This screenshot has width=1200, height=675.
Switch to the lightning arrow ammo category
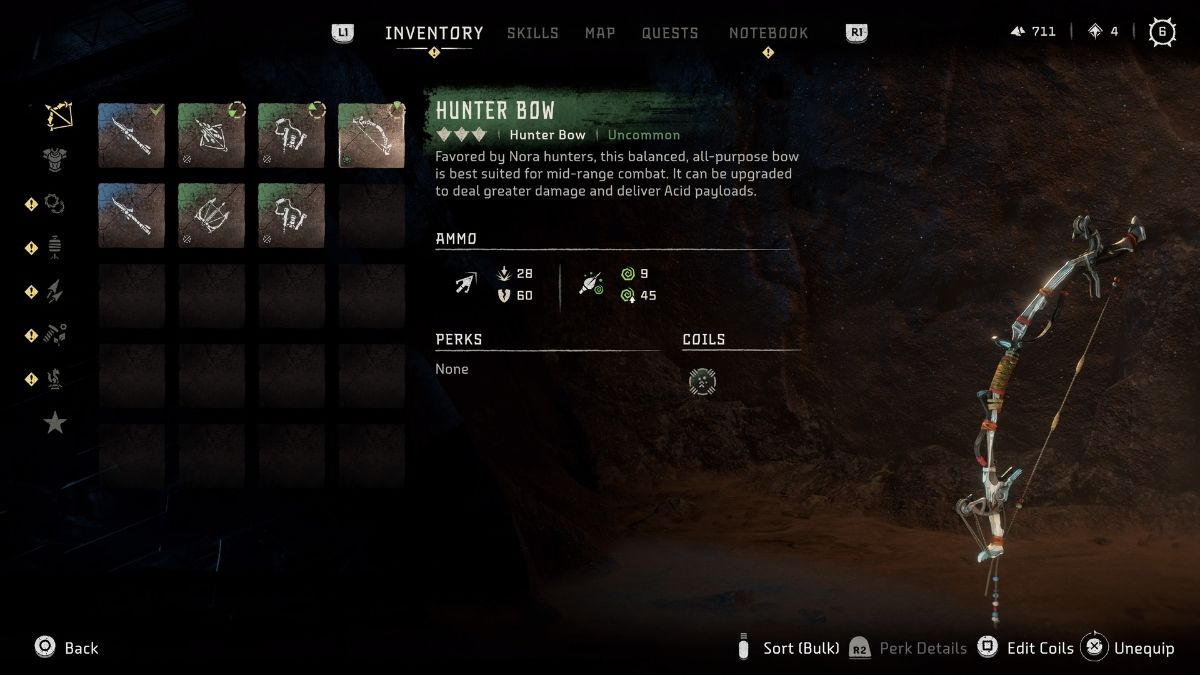click(x=55, y=292)
